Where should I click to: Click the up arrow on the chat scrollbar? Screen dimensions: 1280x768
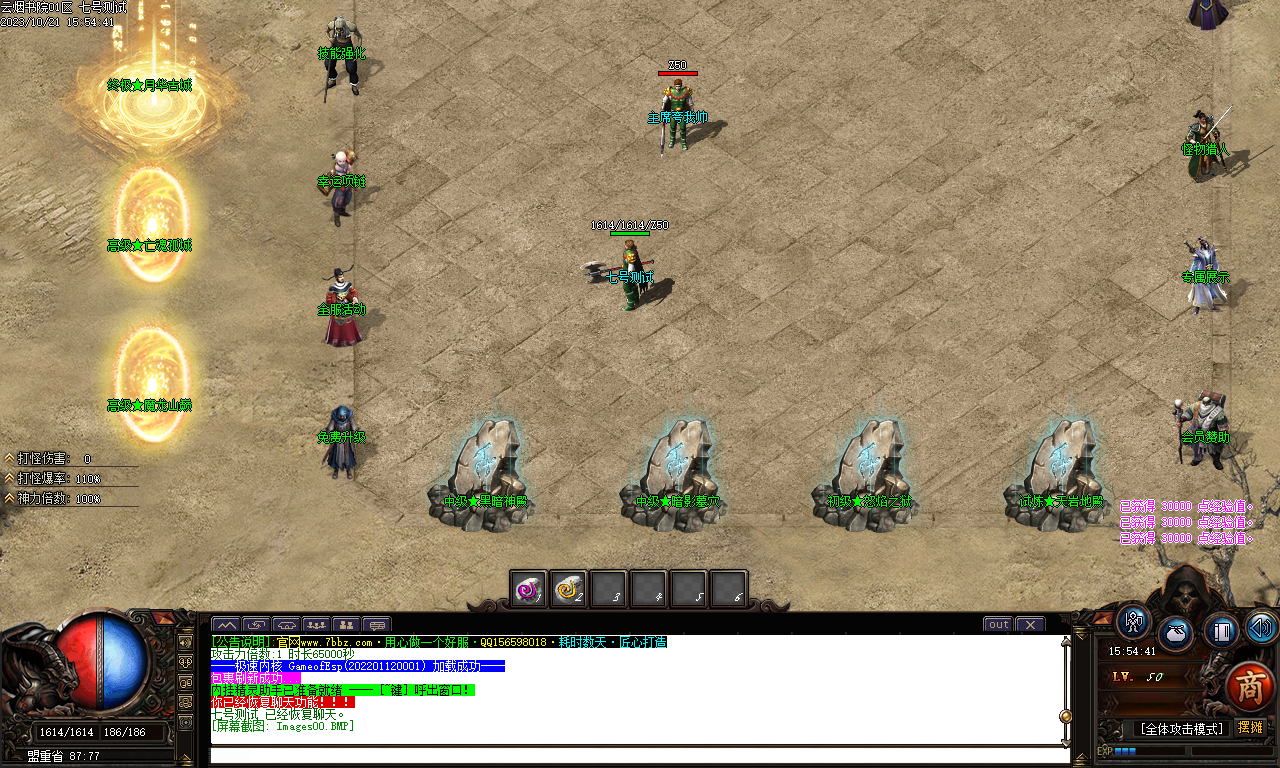(1064, 642)
